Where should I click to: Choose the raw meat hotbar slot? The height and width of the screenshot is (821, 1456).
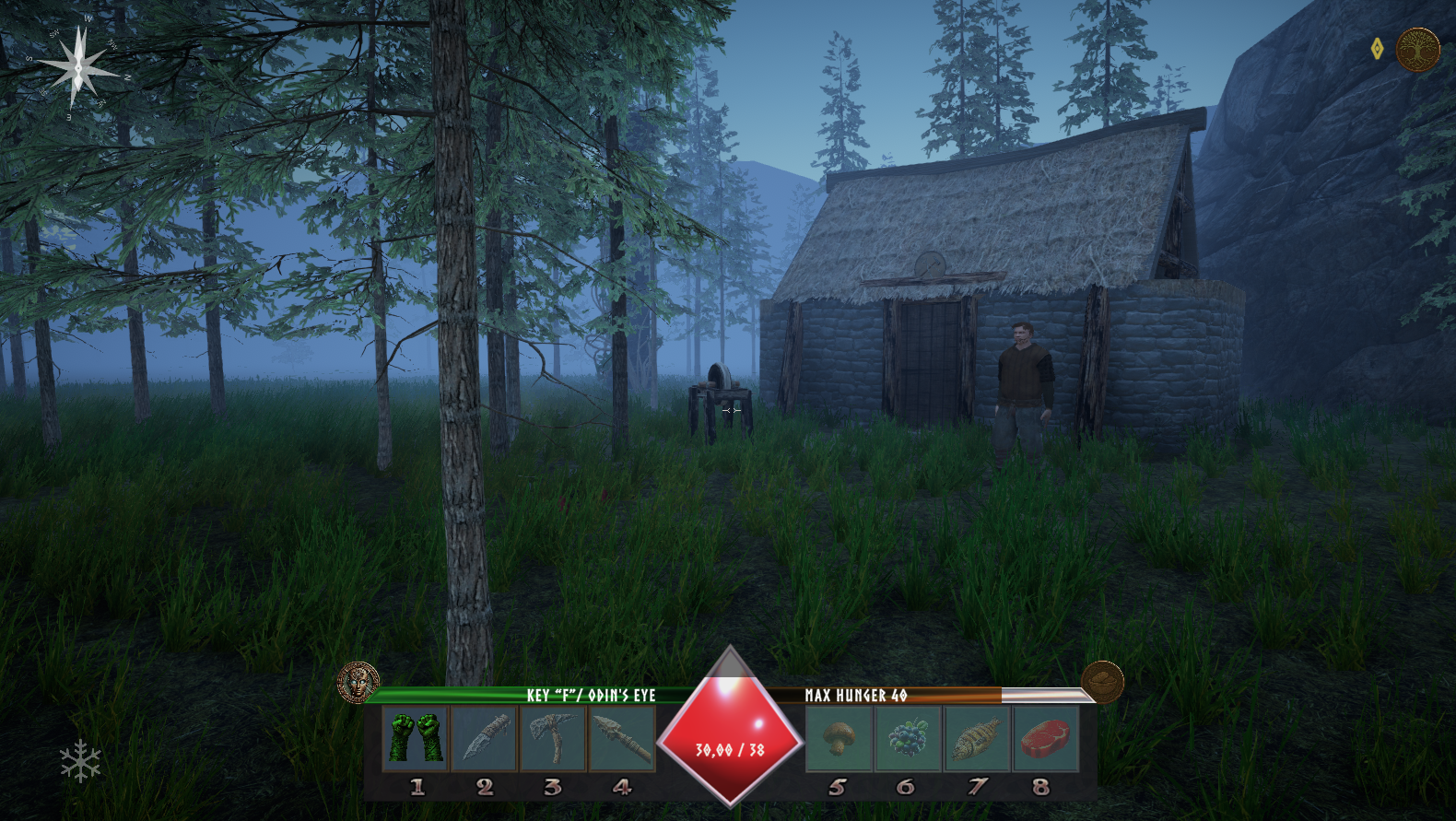[x=1044, y=738]
